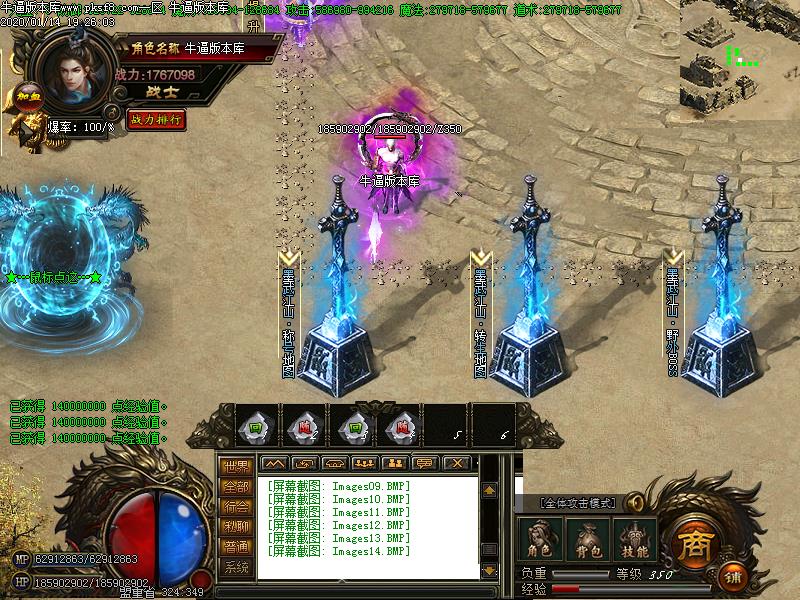Close chat with the X toolbar button
This screenshot has height=600, width=800.
[x=456, y=463]
